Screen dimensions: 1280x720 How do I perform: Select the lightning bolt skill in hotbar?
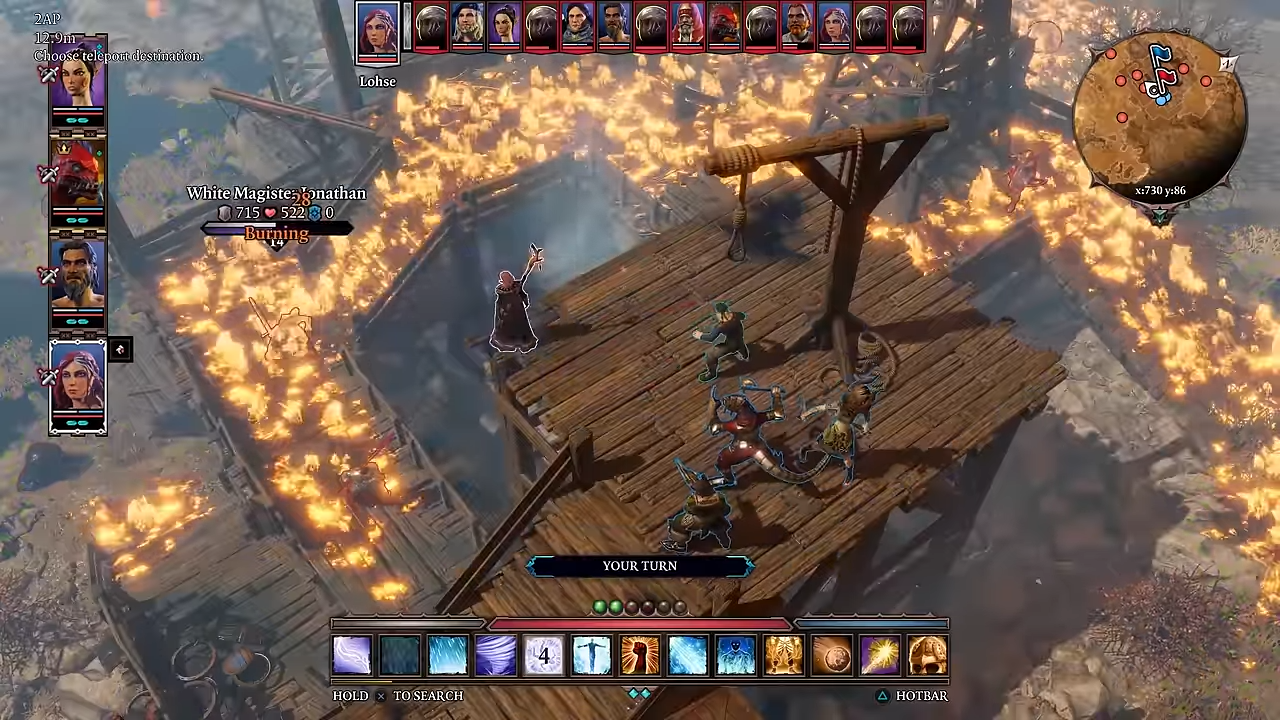click(x=352, y=656)
